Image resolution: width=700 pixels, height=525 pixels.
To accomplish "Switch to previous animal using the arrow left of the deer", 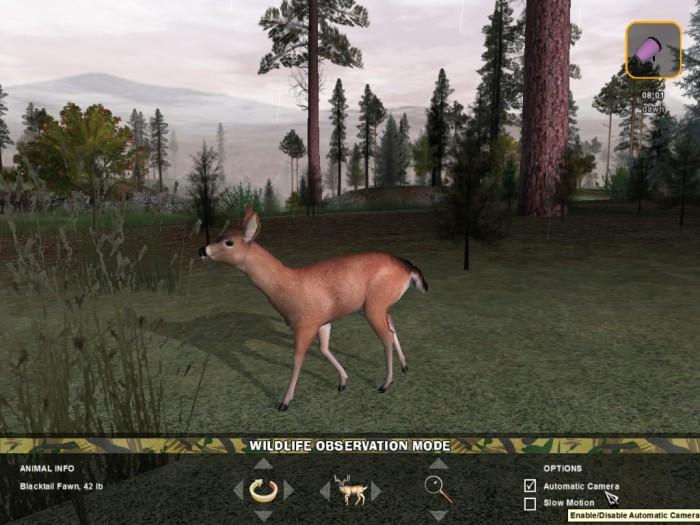I will pyautogui.click(x=324, y=490).
